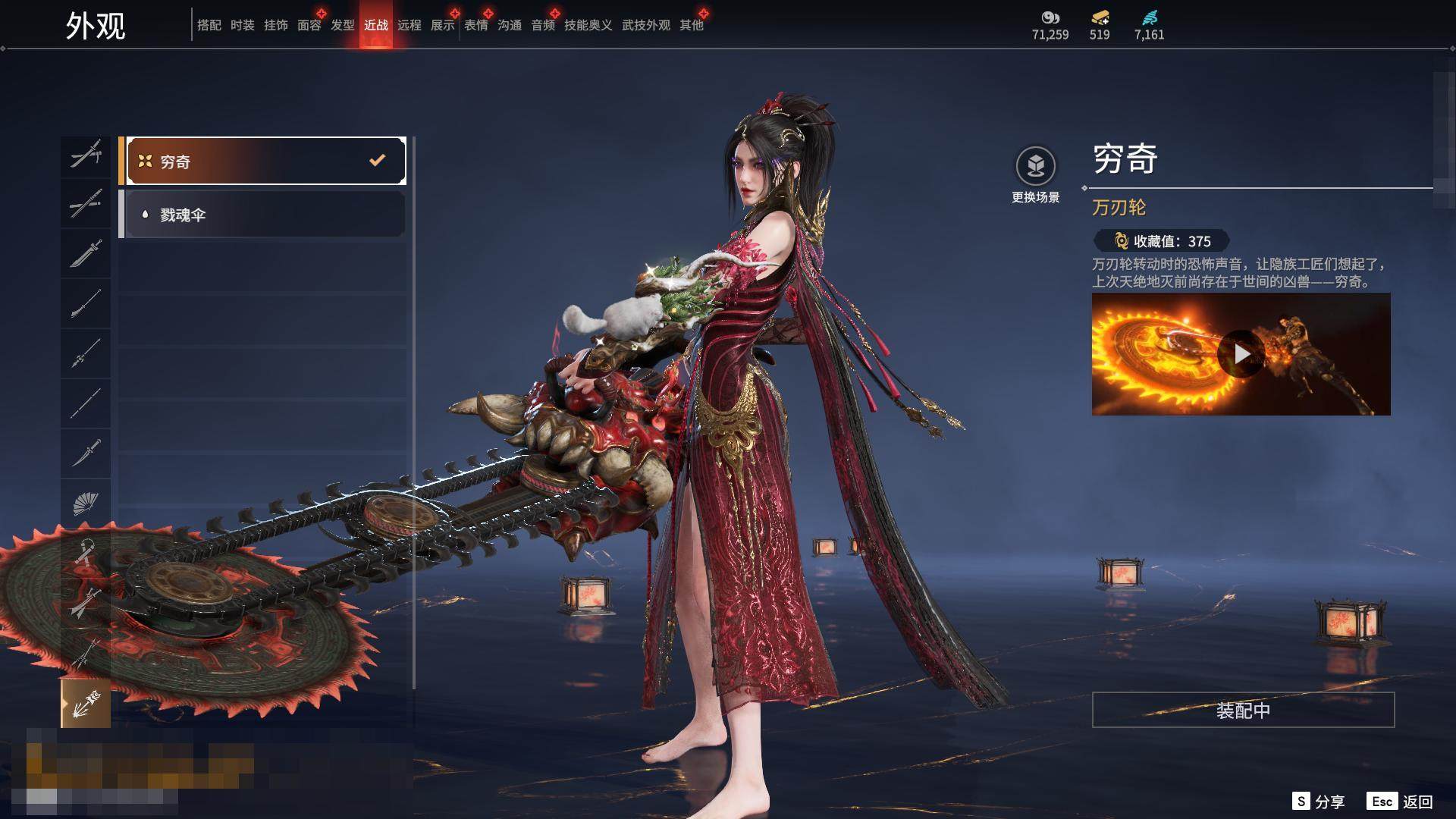The width and height of the screenshot is (1456, 819).
Task: Open the 技能奥义 skills tab
Action: click(588, 25)
